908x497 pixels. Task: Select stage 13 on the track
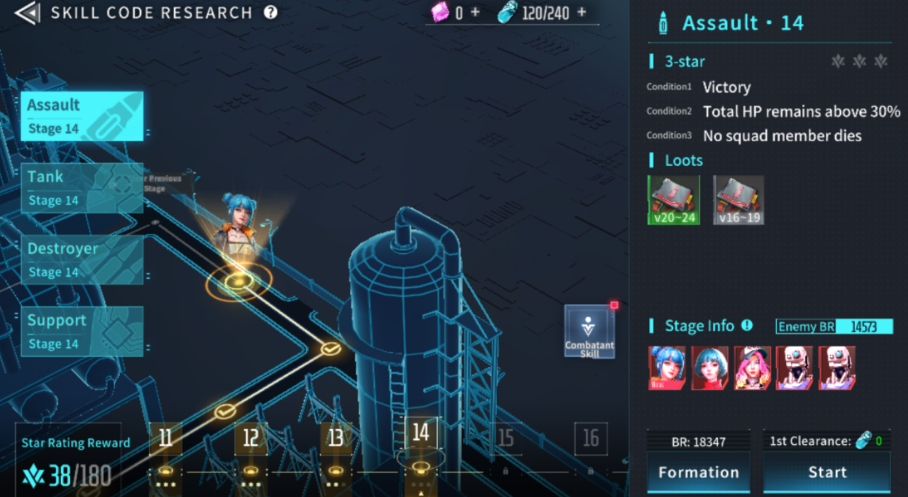pyautogui.click(x=336, y=438)
